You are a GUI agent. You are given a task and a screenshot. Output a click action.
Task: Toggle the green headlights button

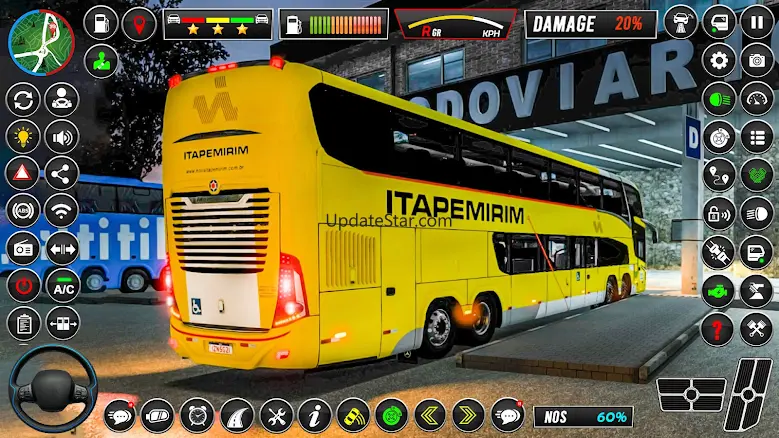coord(719,98)
